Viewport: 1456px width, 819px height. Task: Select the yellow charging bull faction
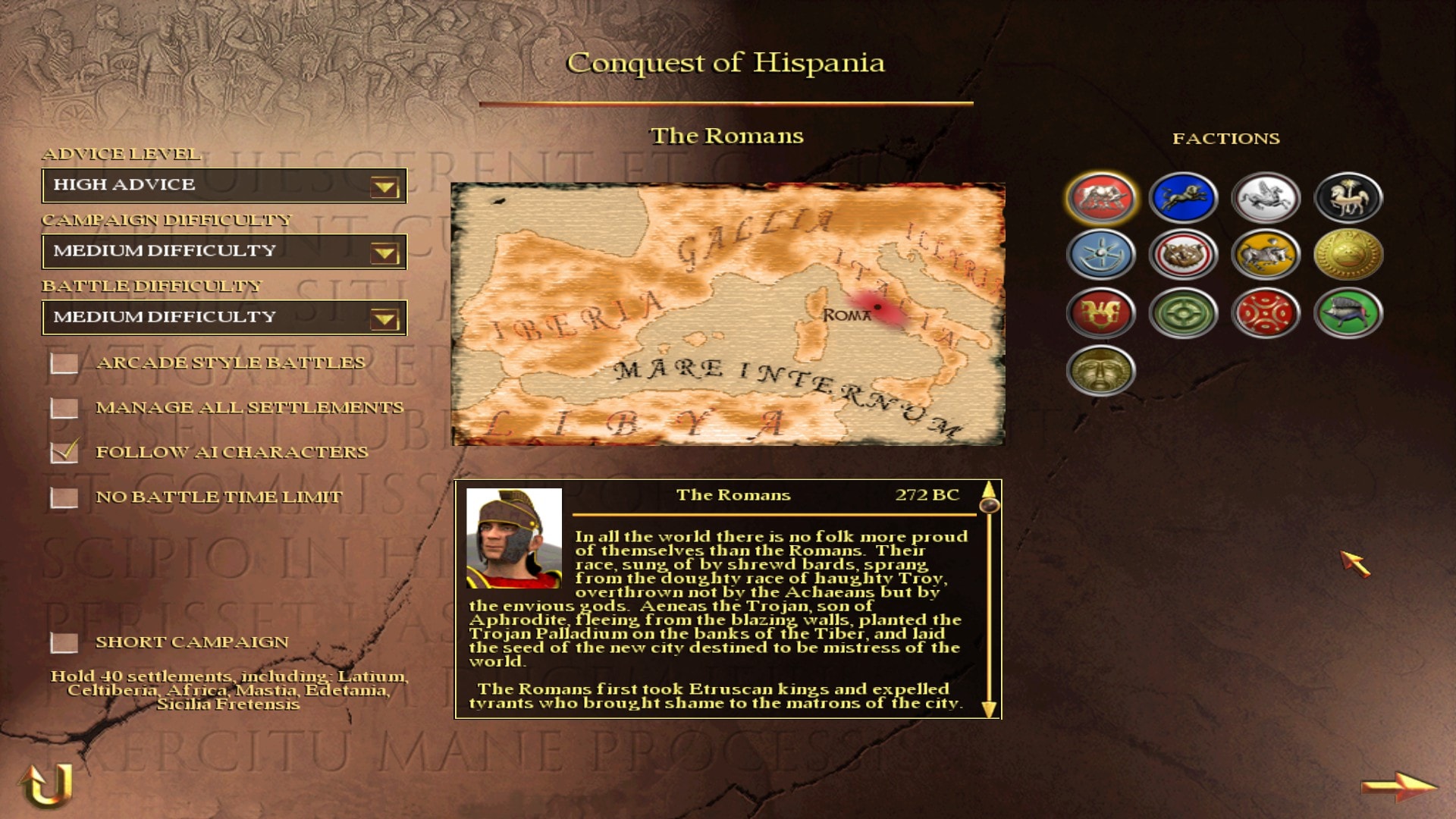click(1265, 255)
